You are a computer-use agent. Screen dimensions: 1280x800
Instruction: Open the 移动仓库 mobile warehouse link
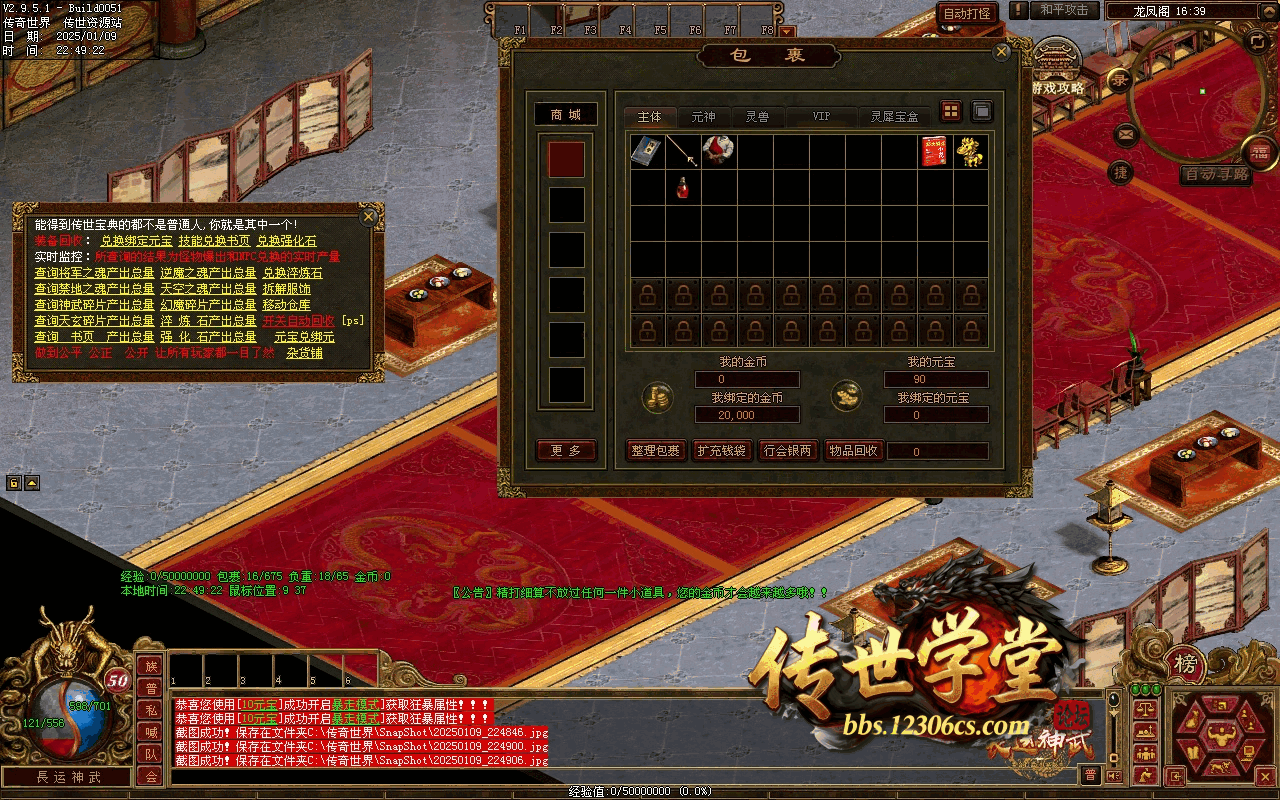(x=286, y=305)
